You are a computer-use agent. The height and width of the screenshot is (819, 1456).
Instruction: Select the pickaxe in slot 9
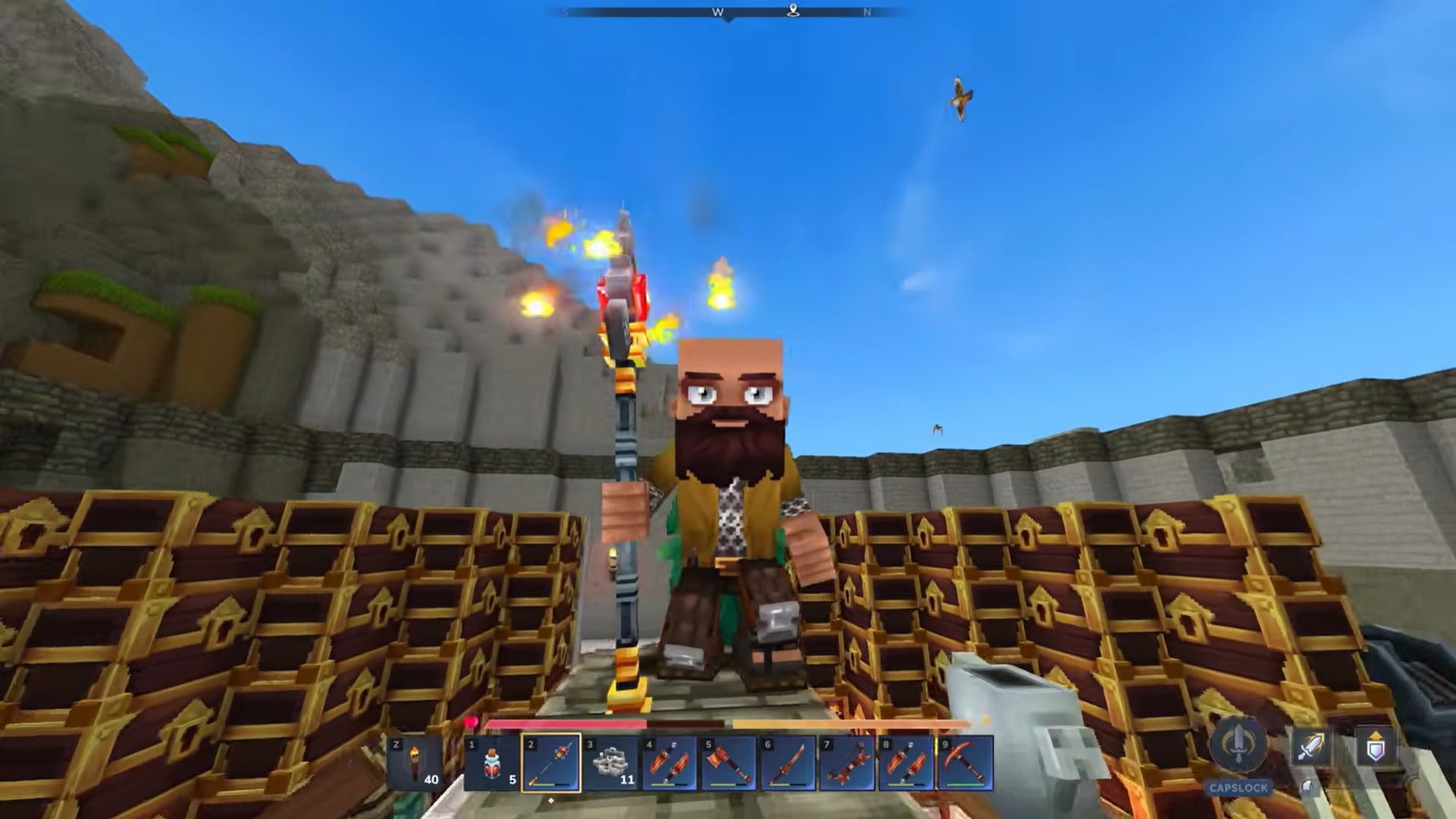coord(964,761)
